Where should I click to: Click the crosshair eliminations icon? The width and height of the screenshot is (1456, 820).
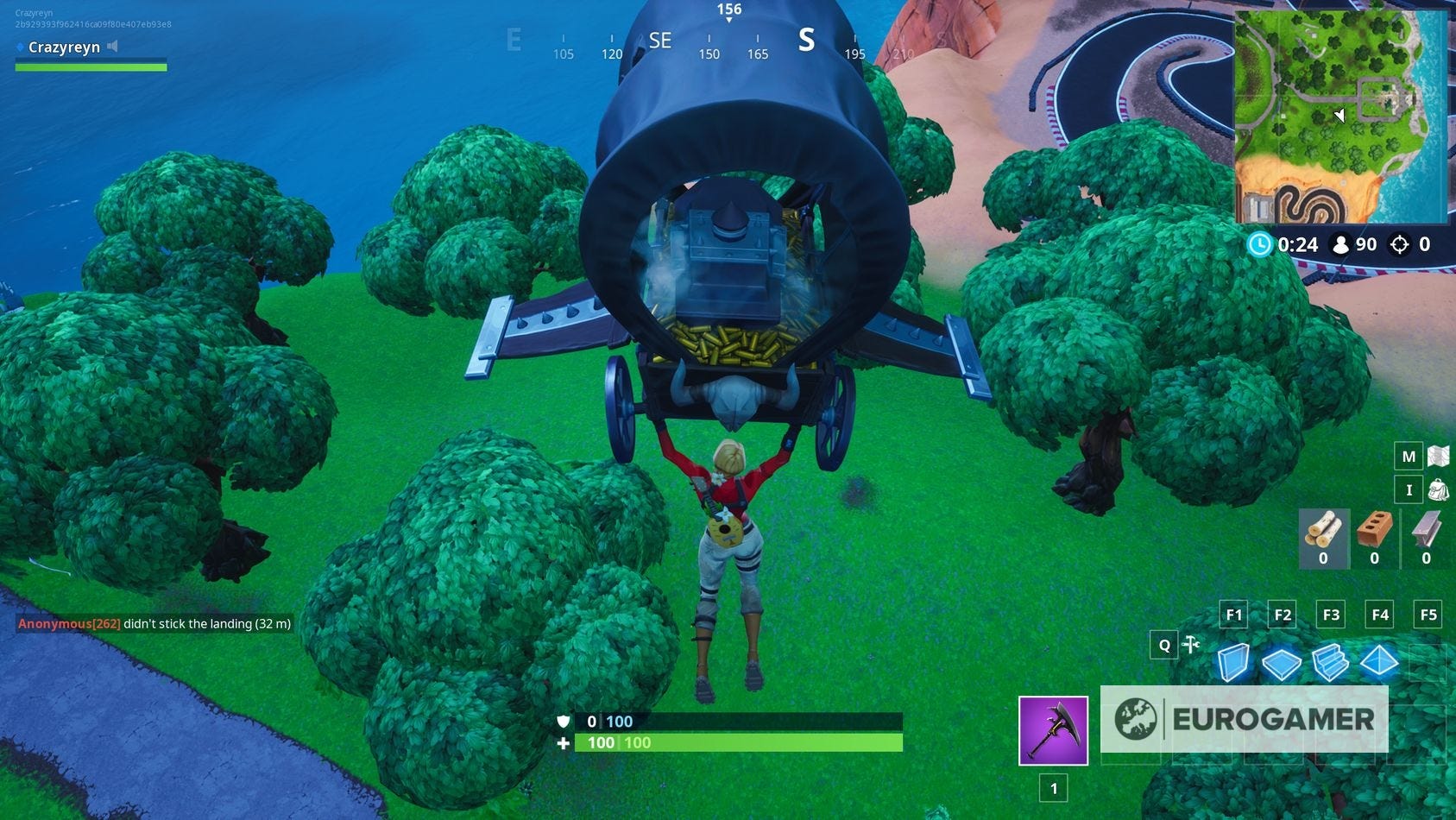pos(1399,244)
